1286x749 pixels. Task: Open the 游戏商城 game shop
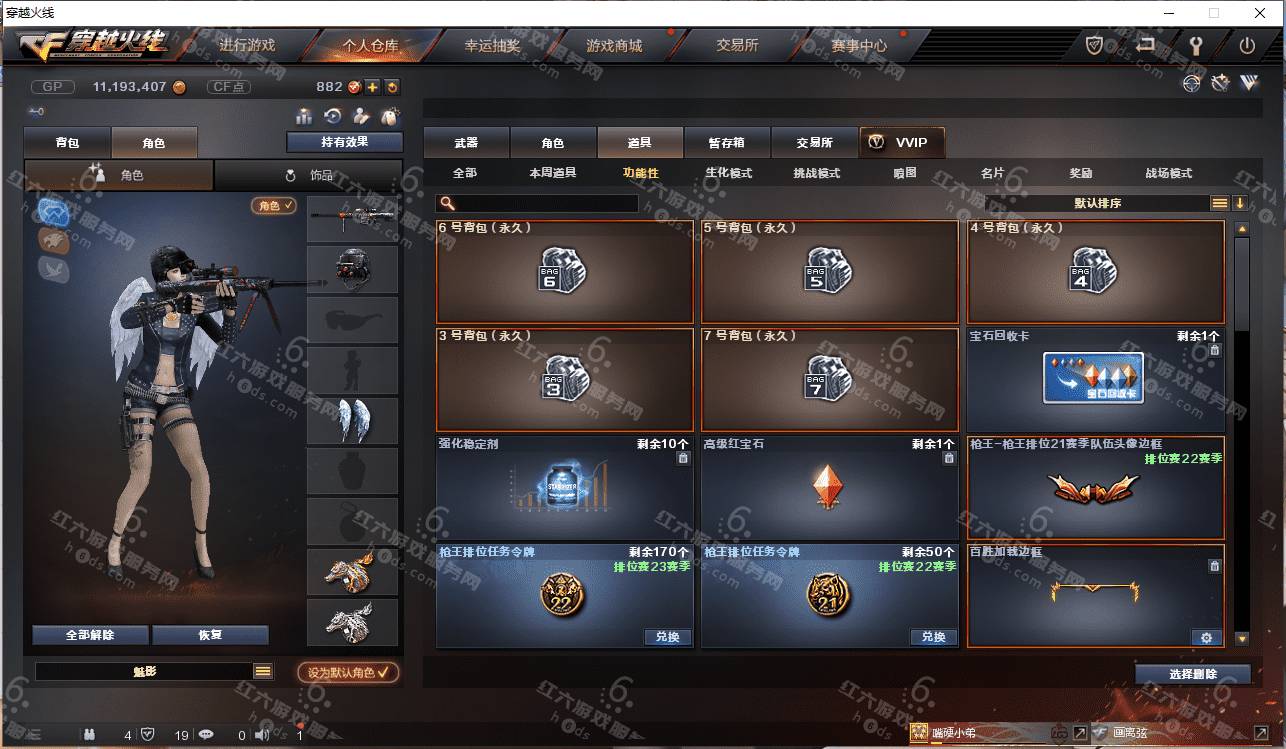[x=614, y=45]
